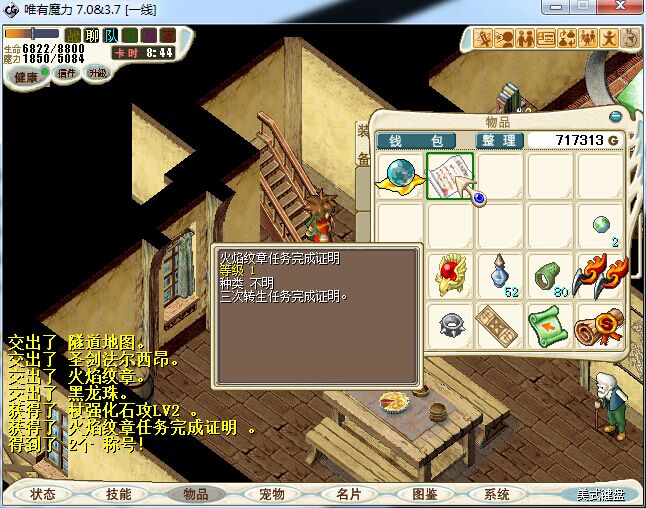The width and height of the screenshot is (646, 508).
Task: Open the 状态 status menu
Action: coord(43,494)
